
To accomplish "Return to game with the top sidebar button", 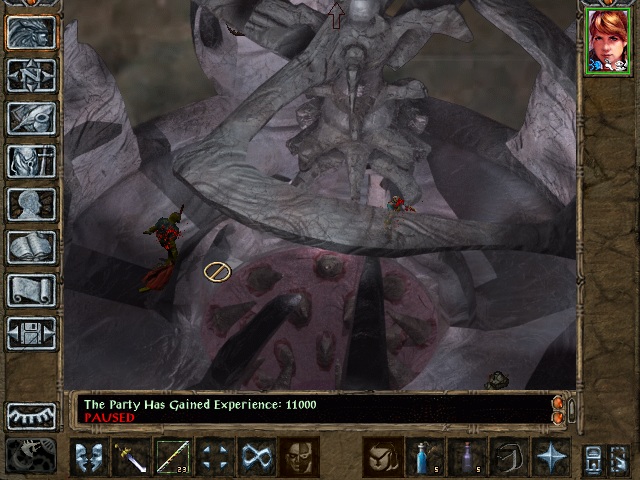I will (31, 33).
